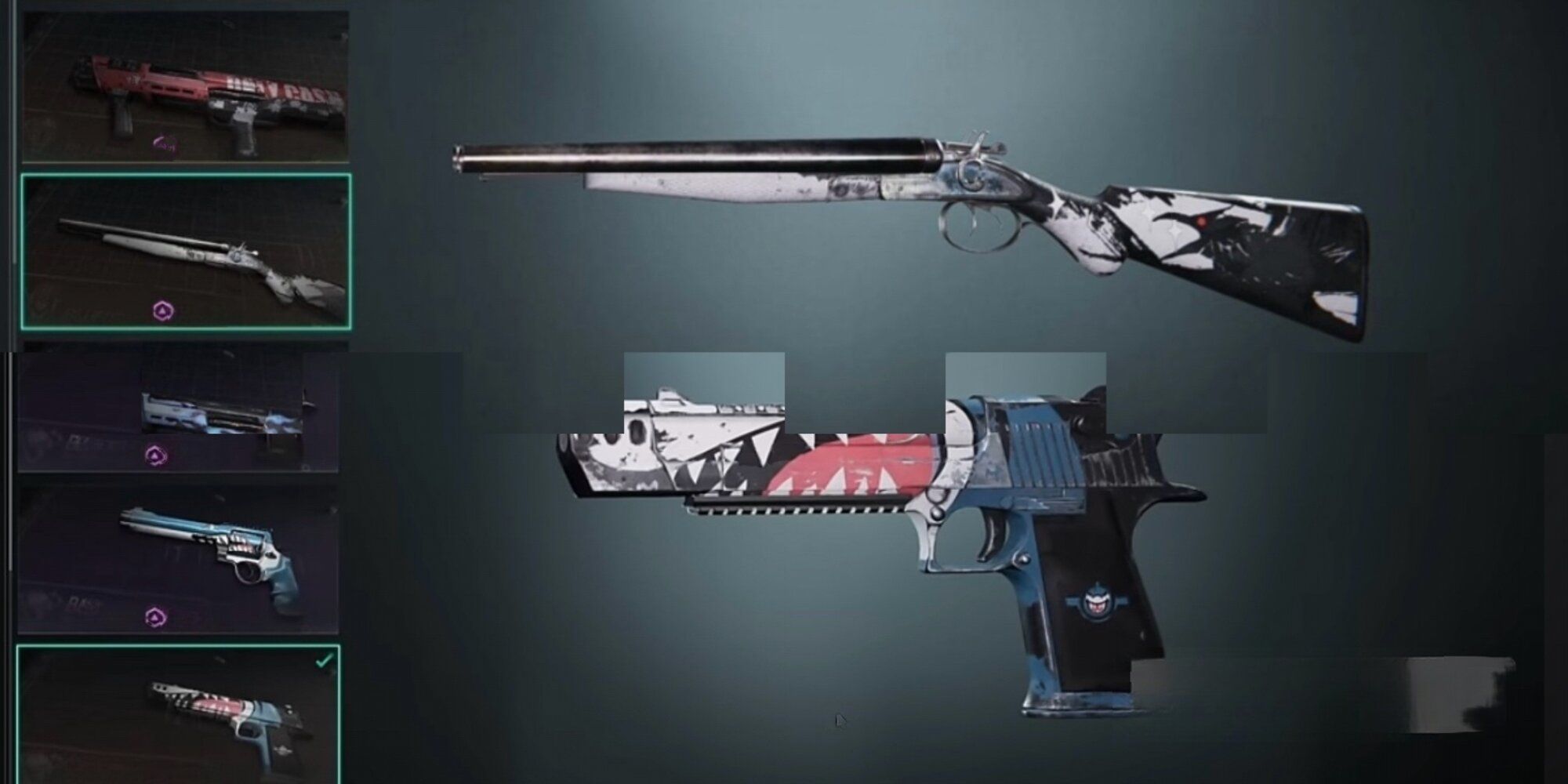Select the rarity gem icon under the red shotgun
This screenshot has width=1568, height=784.
(163, 143)
